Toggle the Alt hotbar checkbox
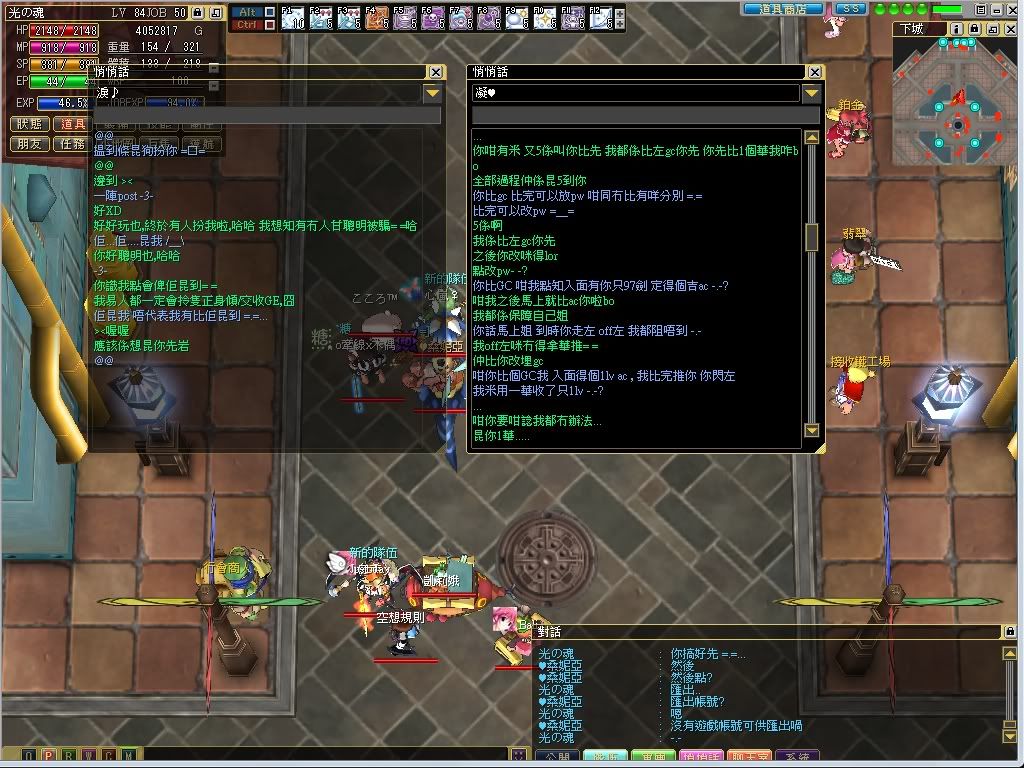This screenshot has height=768, width=1024. [268, 12]
